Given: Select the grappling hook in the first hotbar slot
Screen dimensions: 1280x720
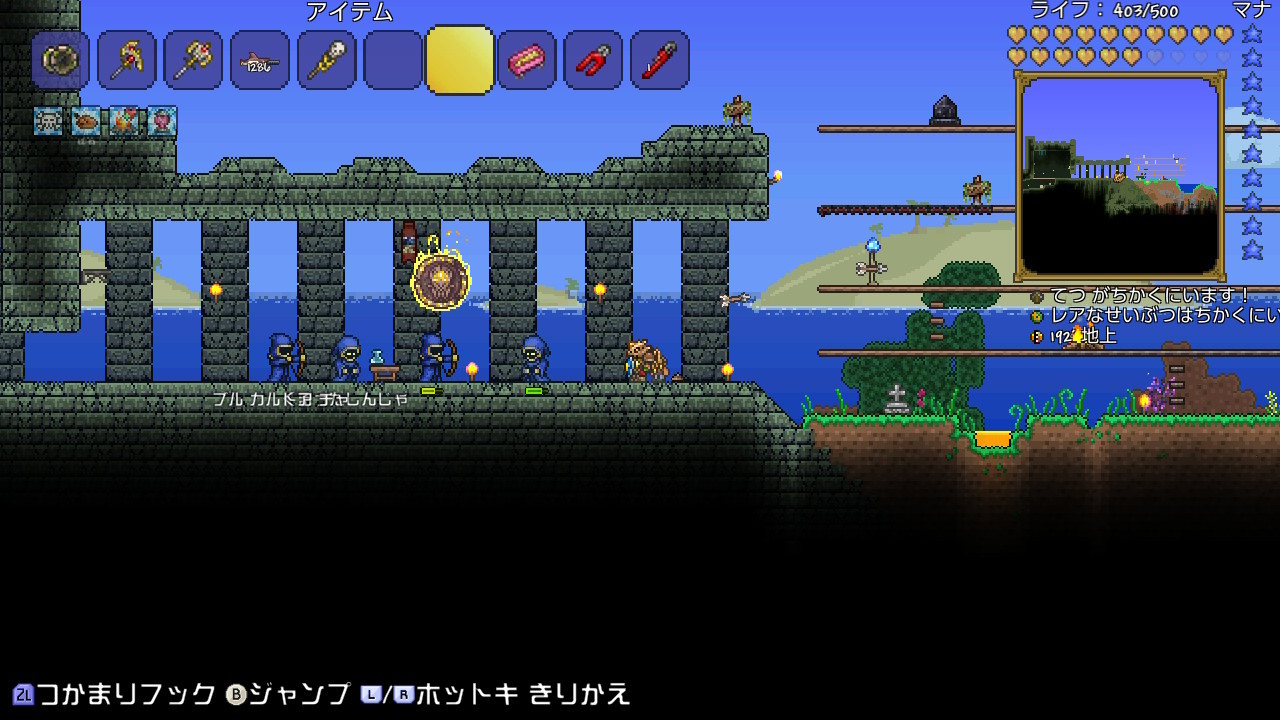Looking at the screenshot, I should (x=60, y=60).
